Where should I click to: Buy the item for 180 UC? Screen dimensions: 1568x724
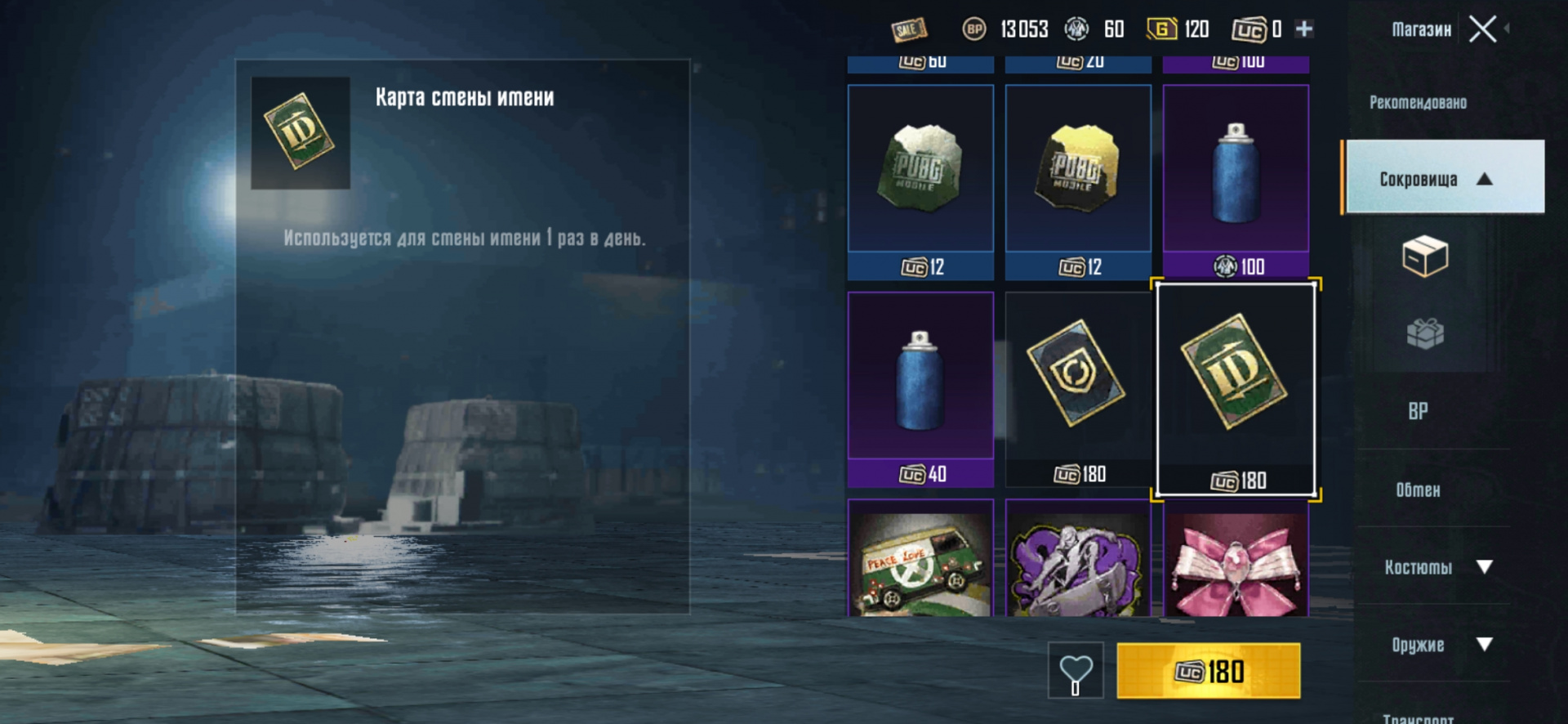[x=1208, y=671]
